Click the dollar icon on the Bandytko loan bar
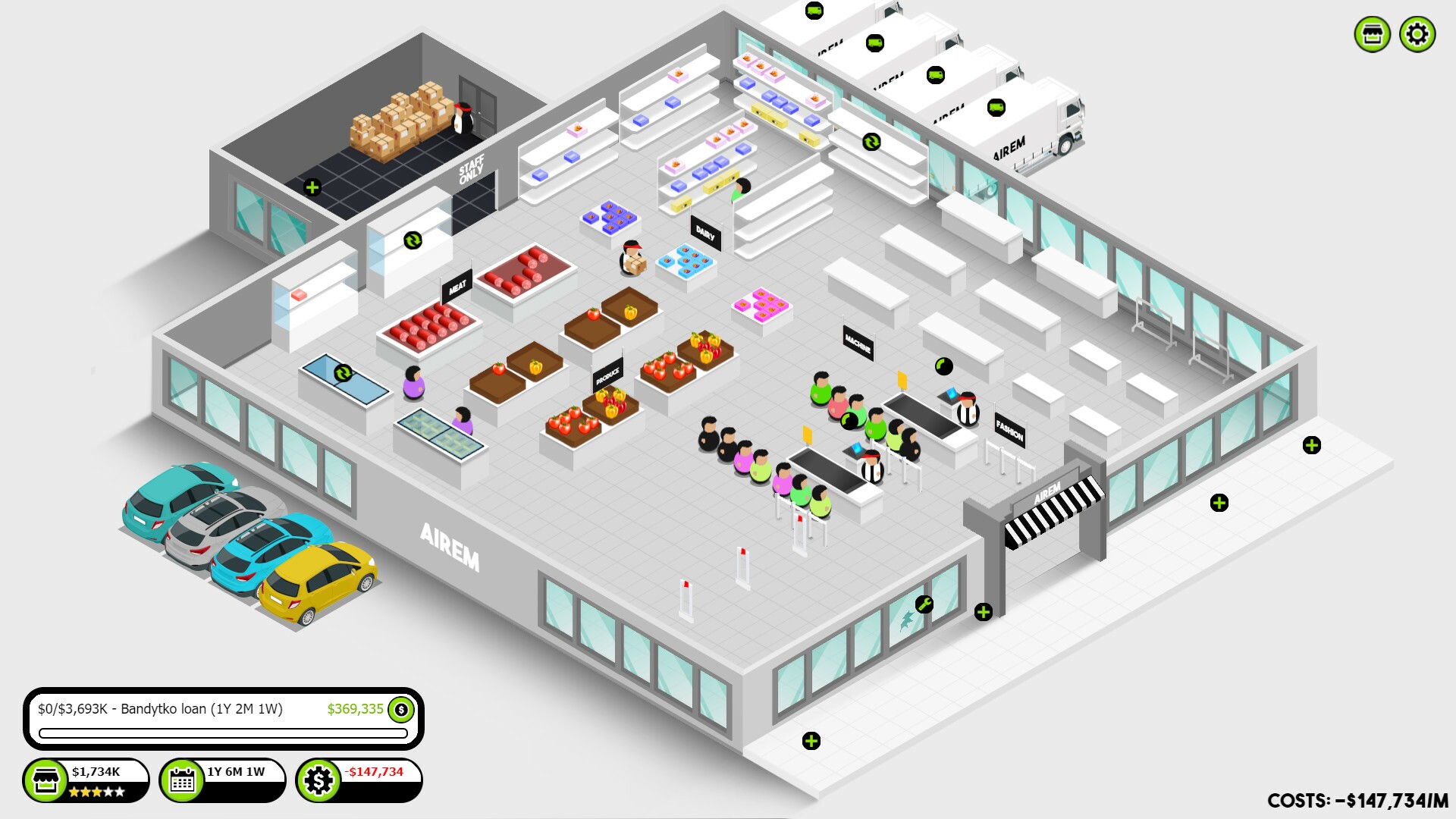The width and height of the screenshot is (1456, 819). click(x=400, y=711)
